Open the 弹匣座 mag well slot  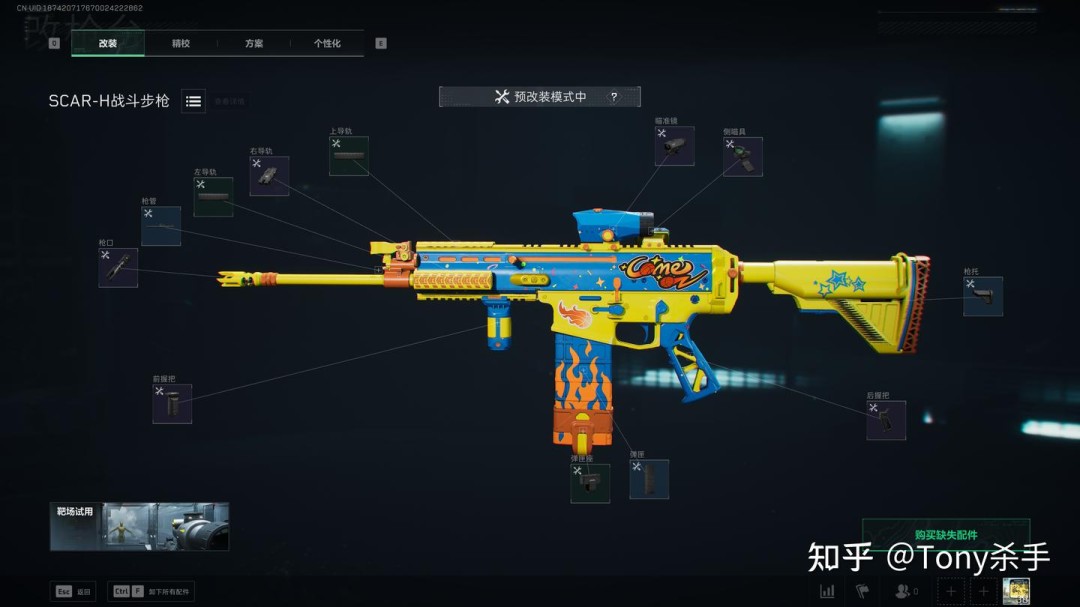point(590,483)
